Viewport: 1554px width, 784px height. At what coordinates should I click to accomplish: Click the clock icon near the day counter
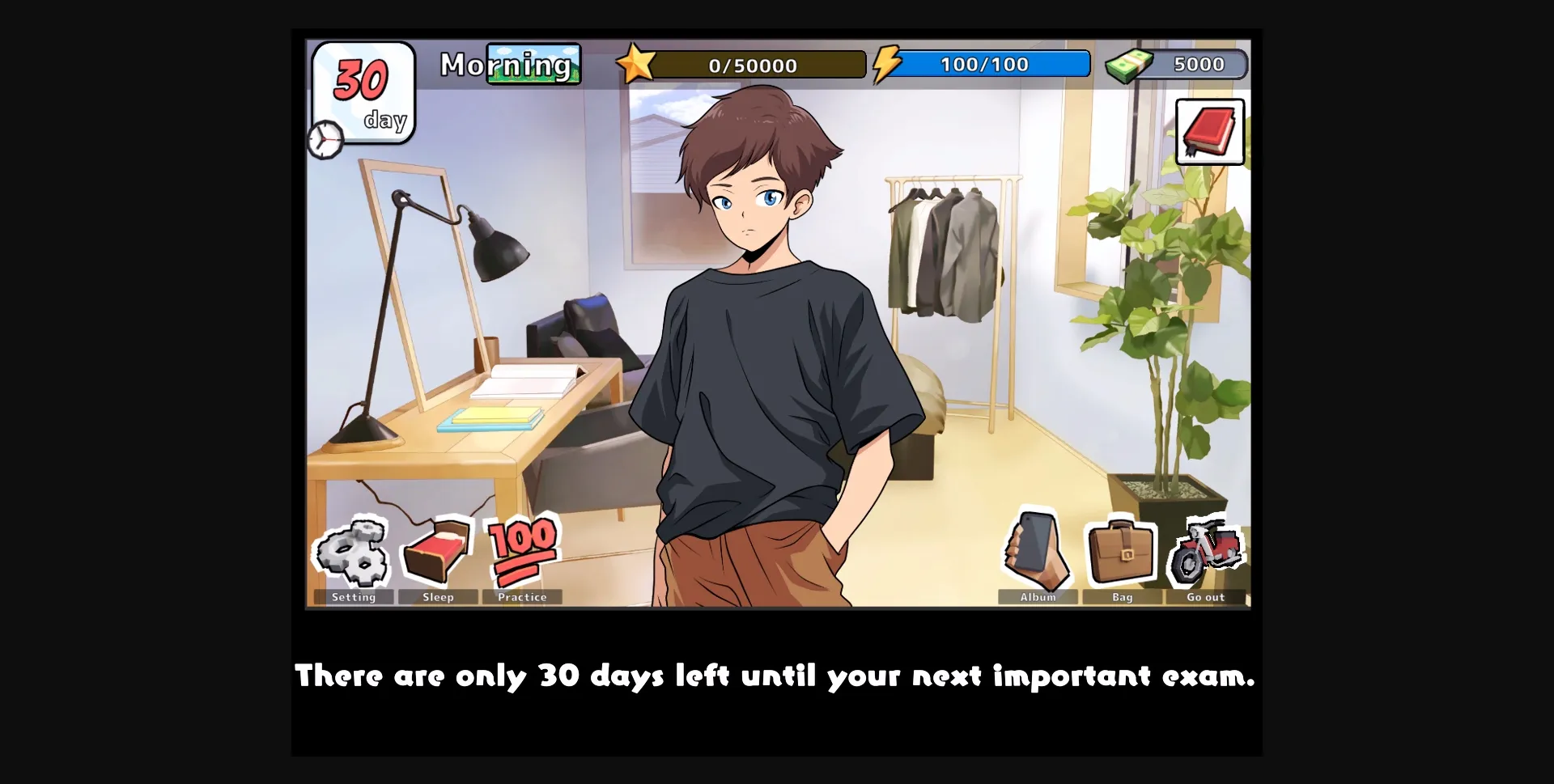[x=325, y=141]
